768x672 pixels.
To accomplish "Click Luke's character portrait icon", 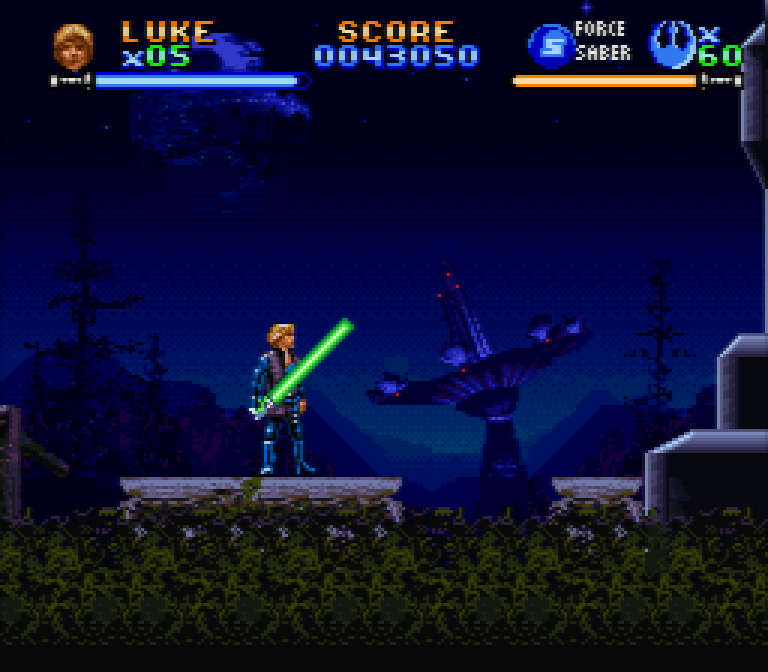I will click(x=73, y=45).
